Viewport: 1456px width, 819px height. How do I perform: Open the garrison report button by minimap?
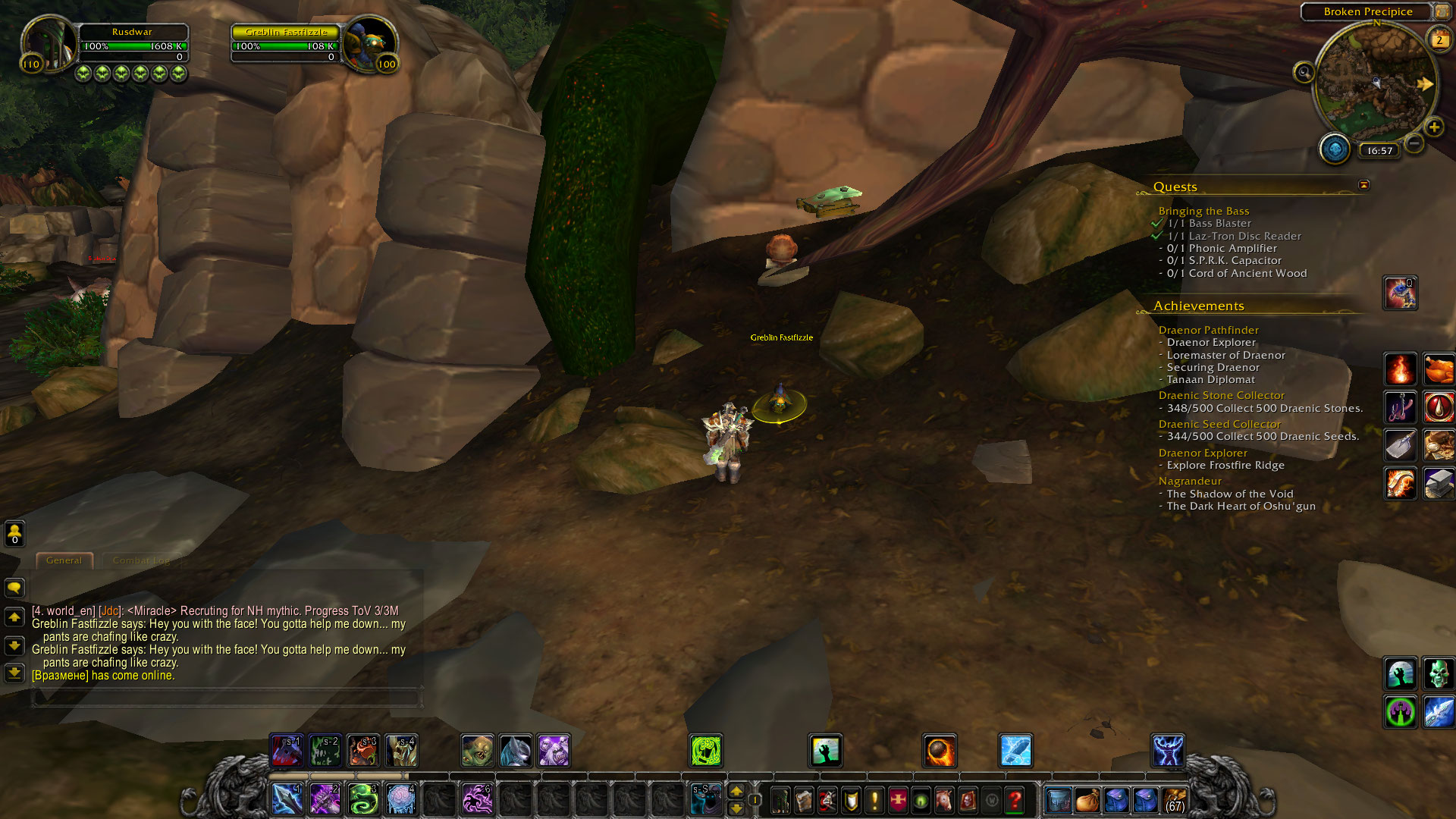coord(1335,149)
